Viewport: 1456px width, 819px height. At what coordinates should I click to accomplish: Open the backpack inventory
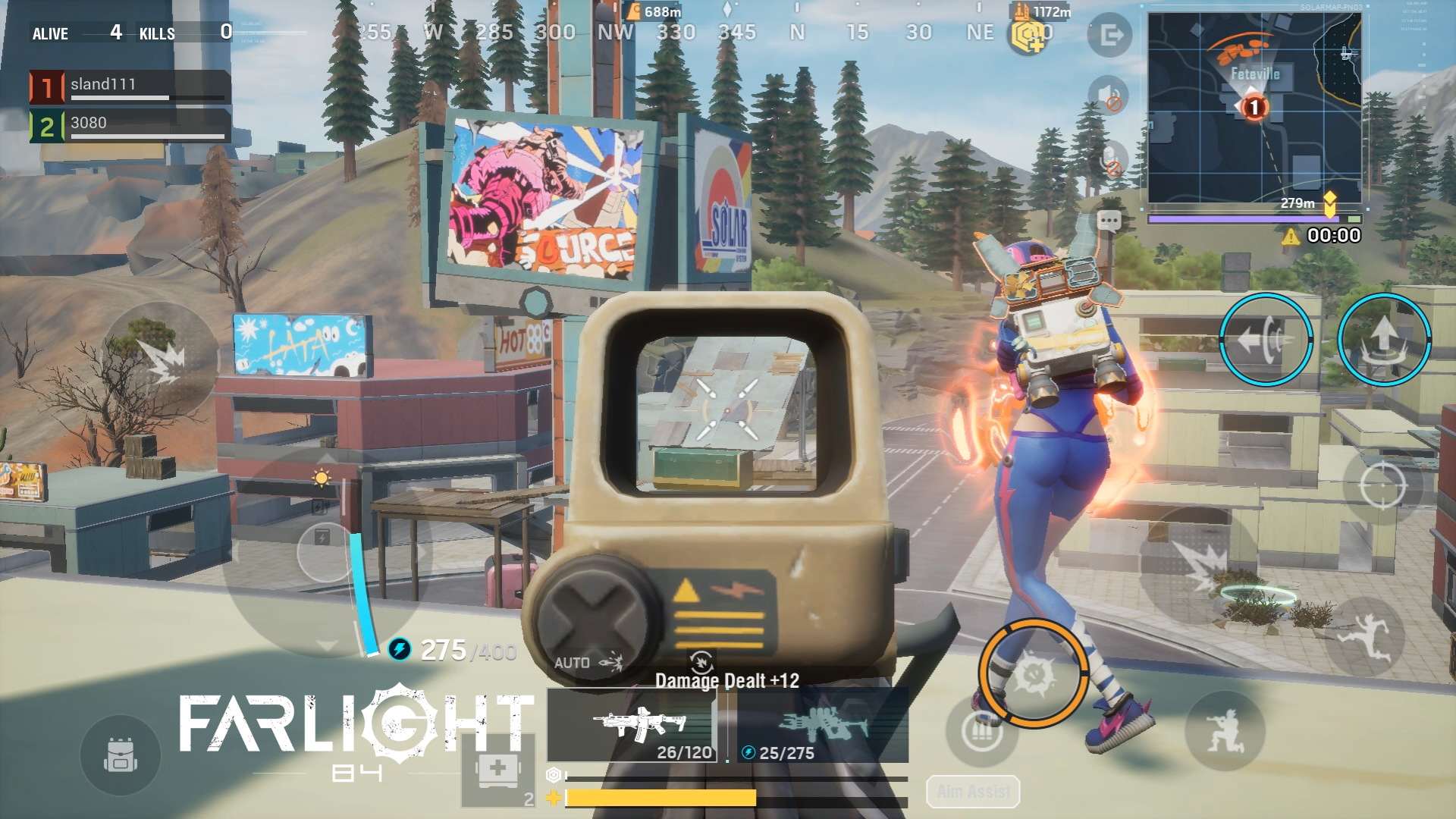click(x=121, y=755)
